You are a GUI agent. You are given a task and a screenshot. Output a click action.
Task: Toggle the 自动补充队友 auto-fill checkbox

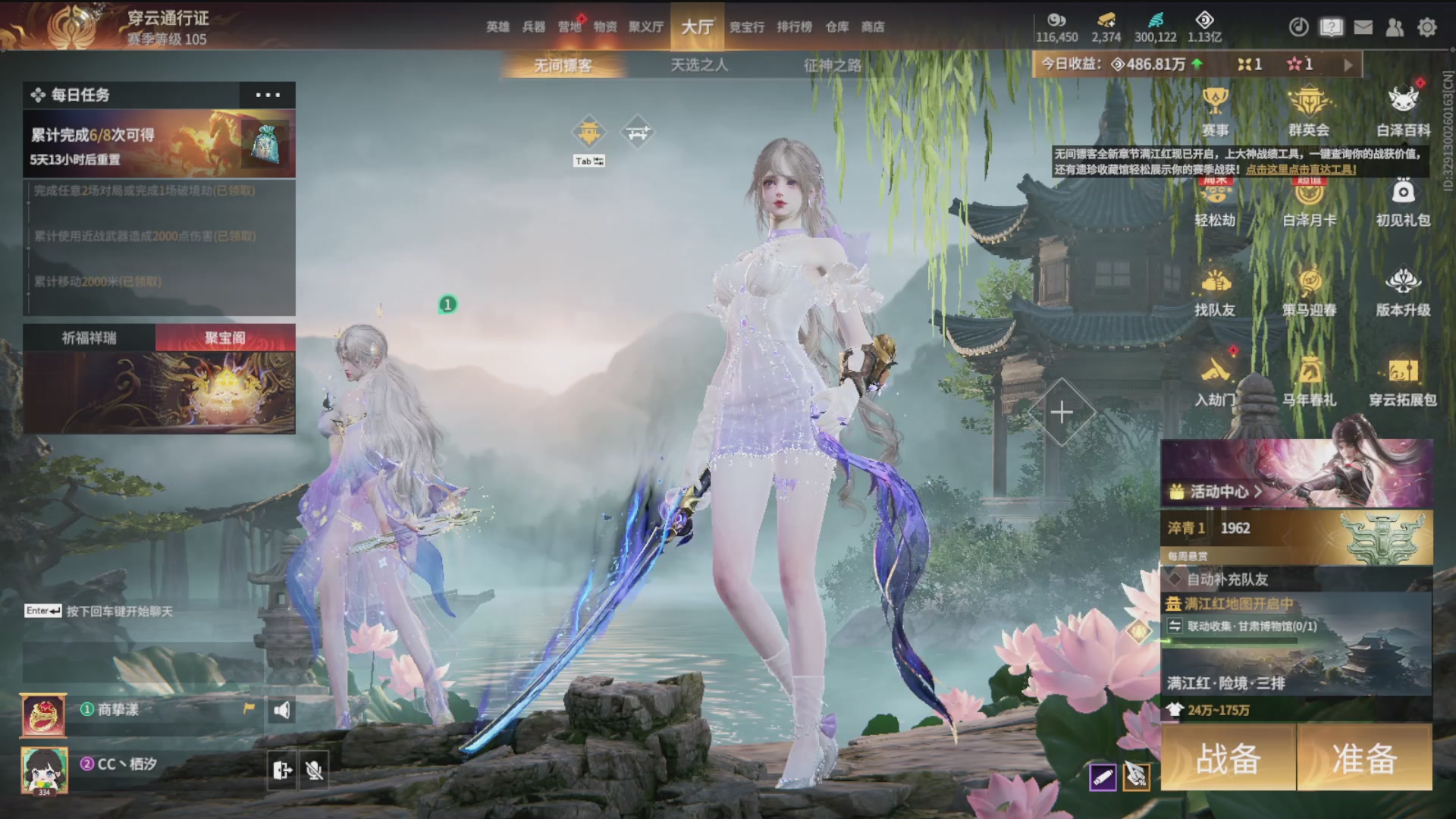point(1175,579)
